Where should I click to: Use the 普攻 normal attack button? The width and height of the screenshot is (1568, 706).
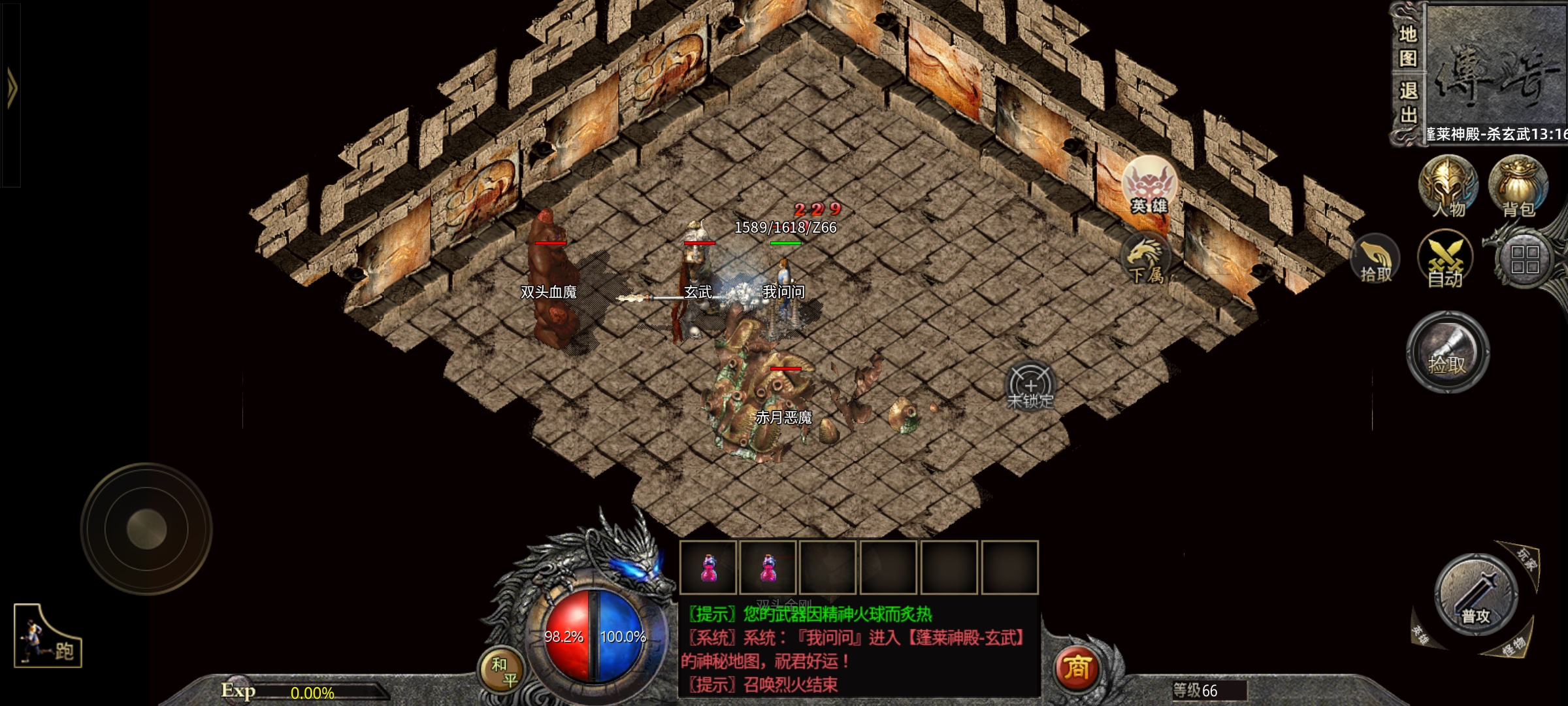point(1475,596)
